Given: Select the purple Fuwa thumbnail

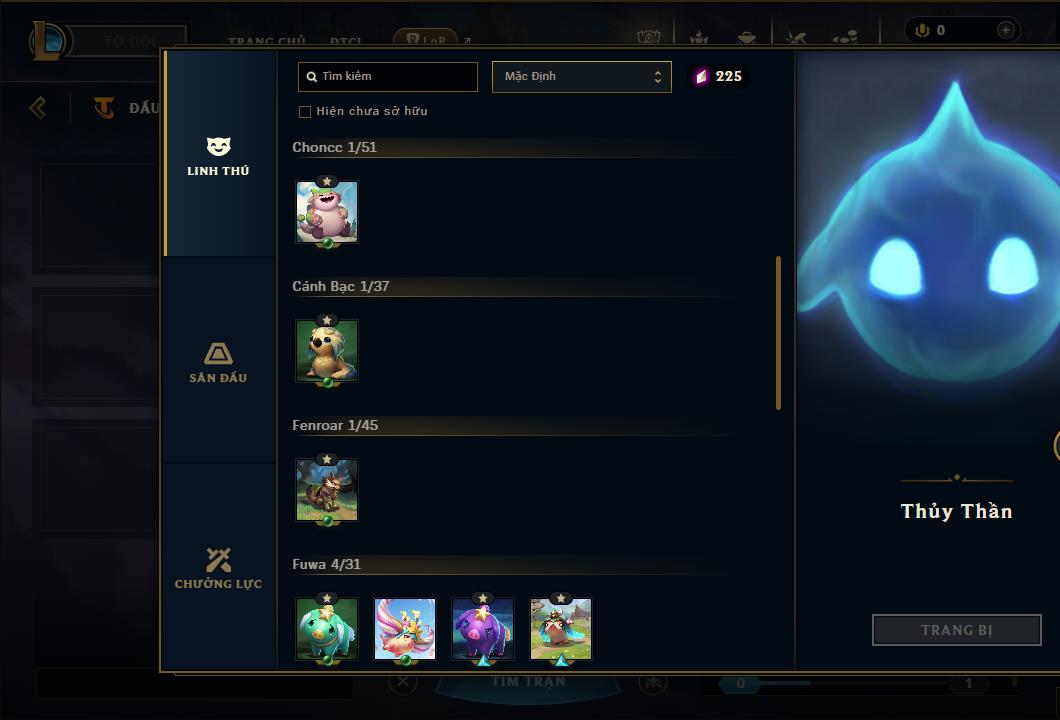Looking at the screenshot, I should click(x=483, y=629).
